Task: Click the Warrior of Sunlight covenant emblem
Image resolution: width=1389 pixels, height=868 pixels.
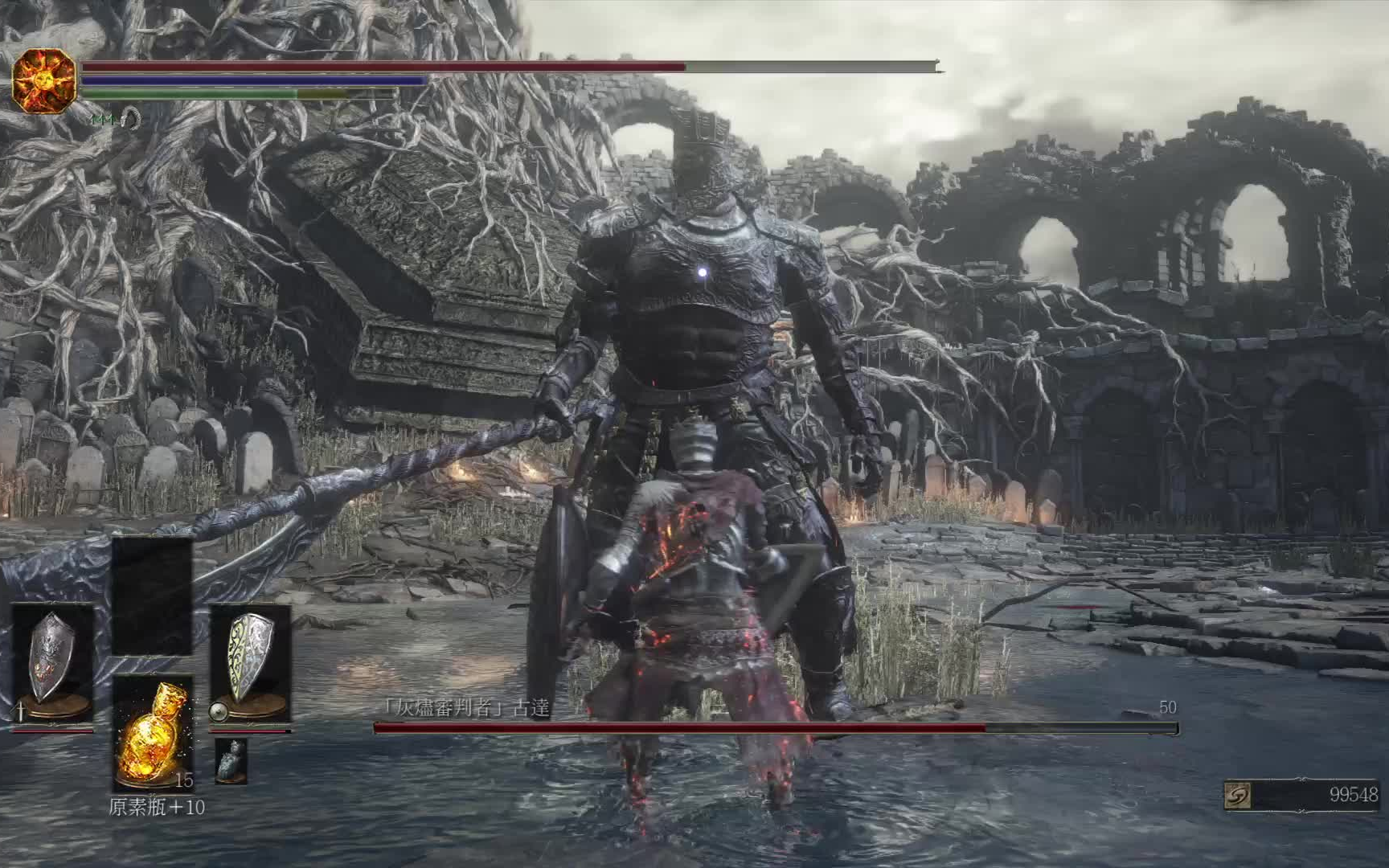Action: point(44,80)
